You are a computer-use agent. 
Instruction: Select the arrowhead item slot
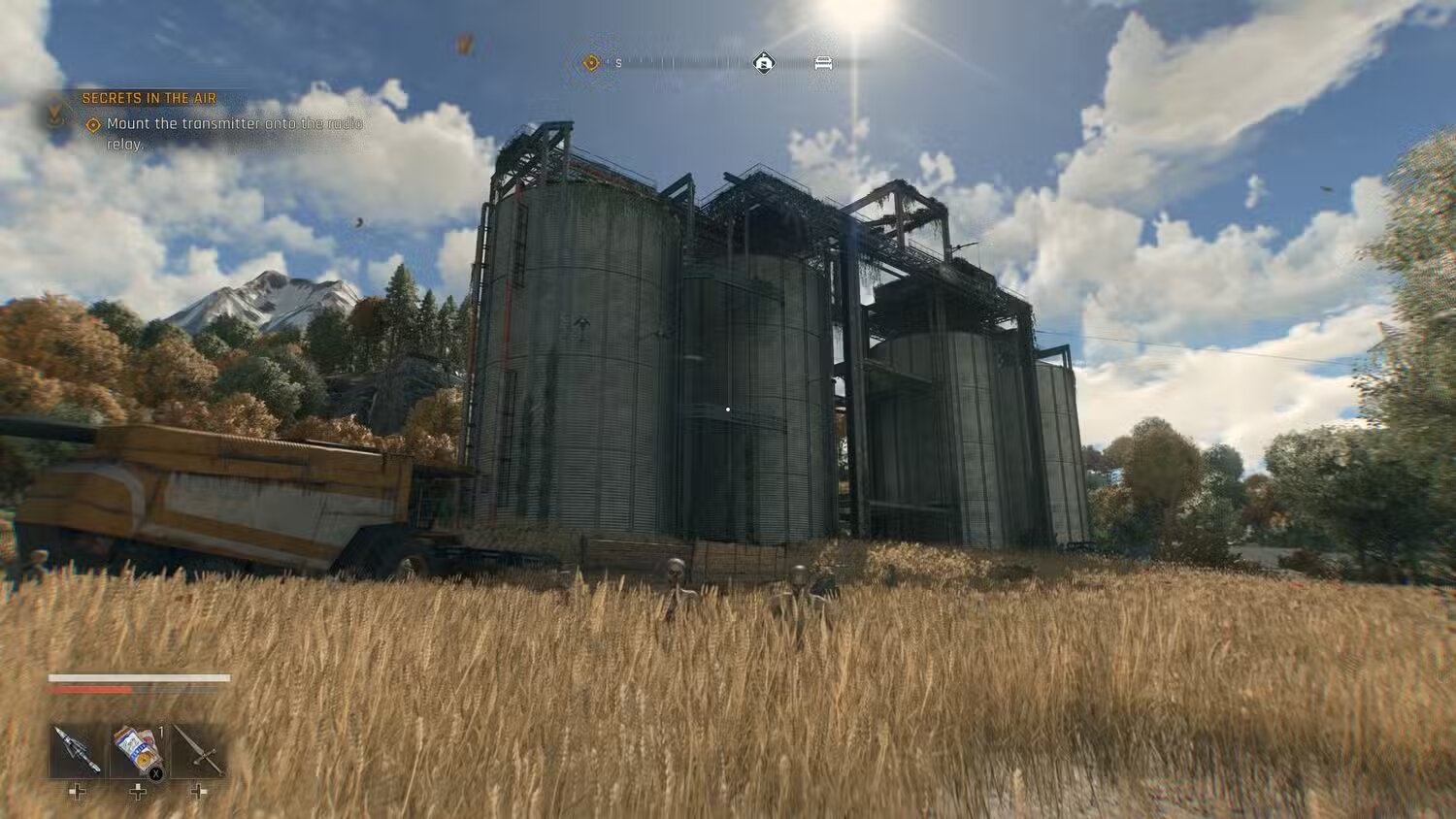(77, 750)
